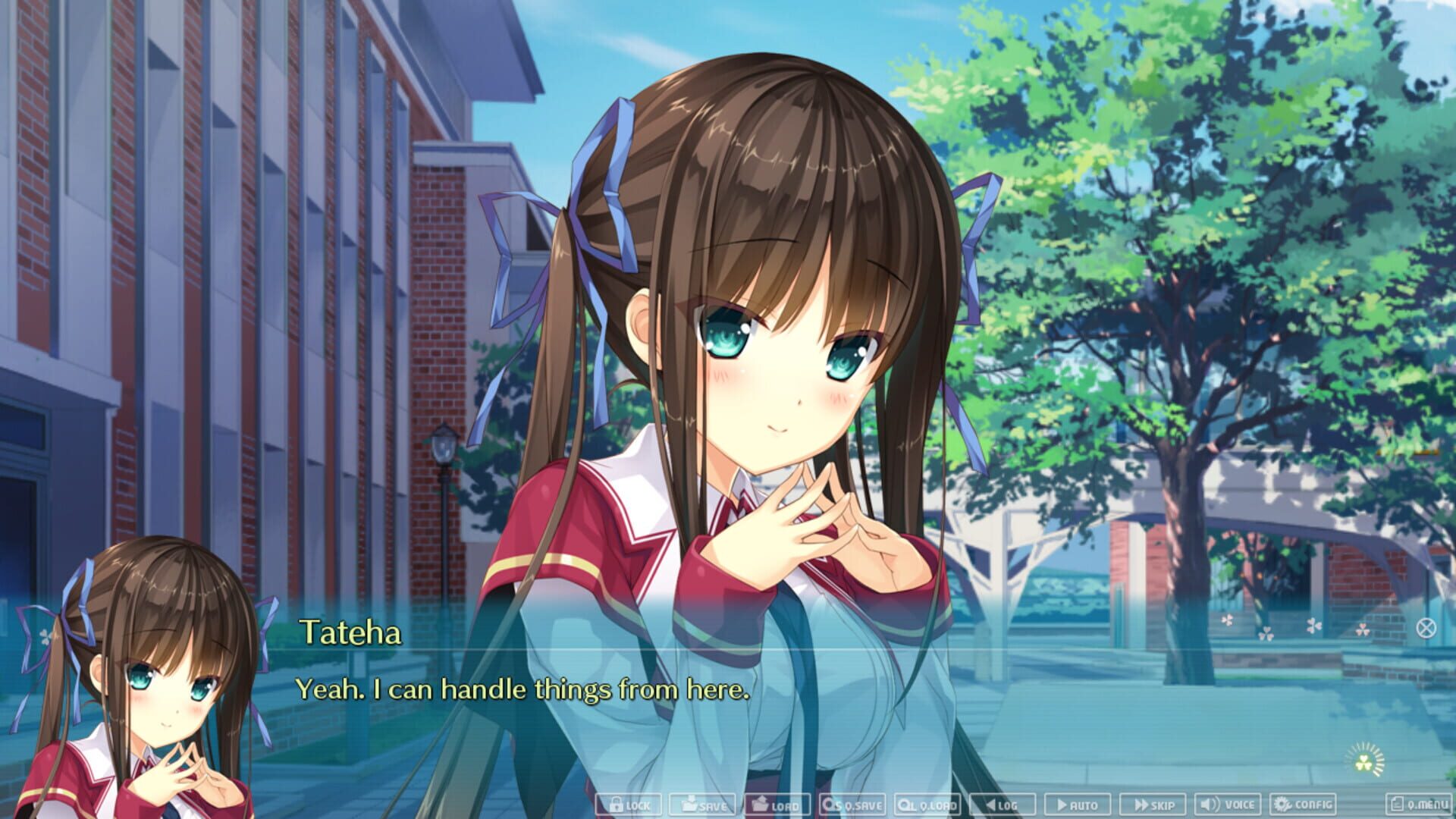Open the Config settings menu
The height and width of the screenshot is (819, 1456).
[1304, 805]
